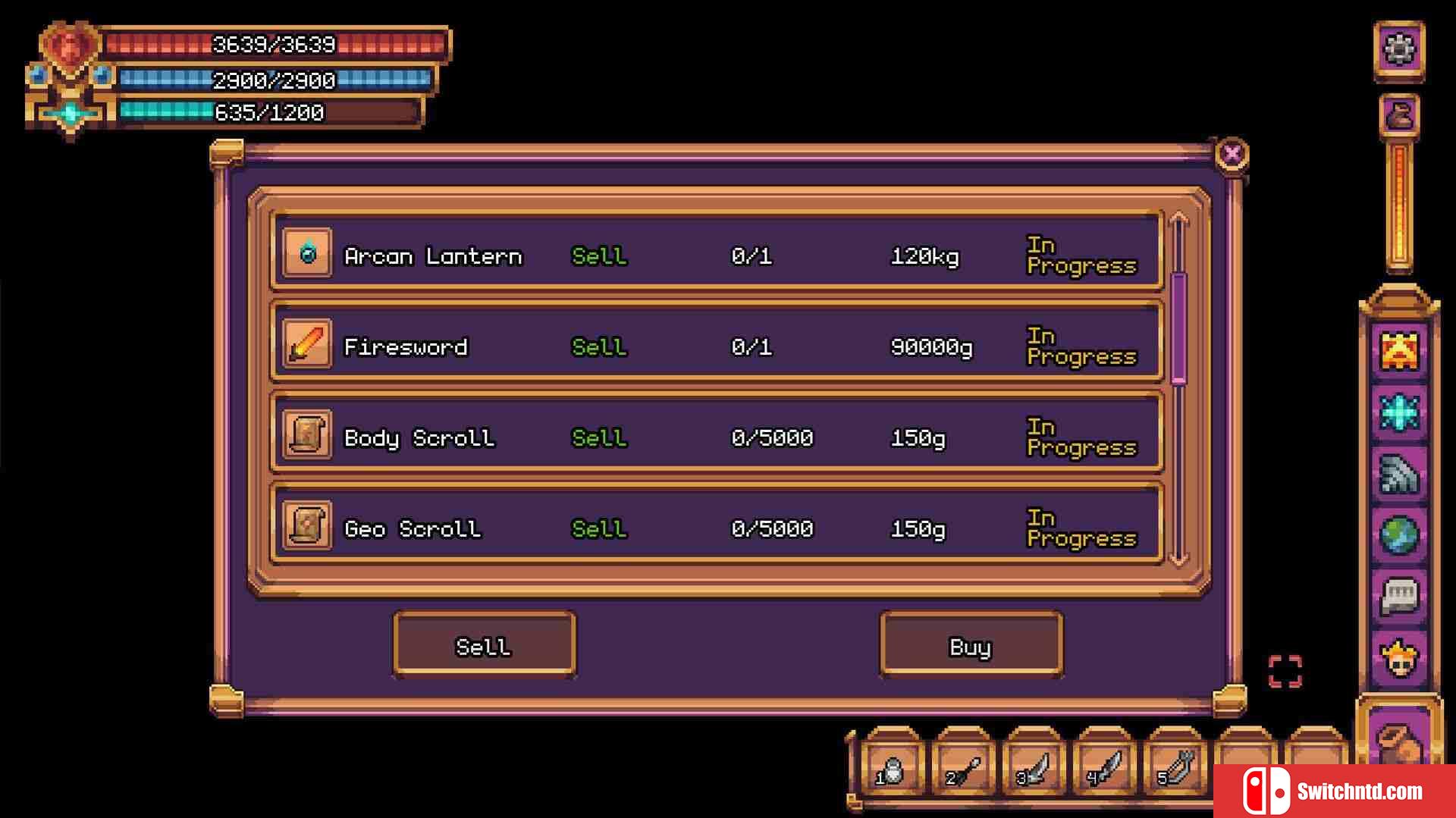Open the crowned character face icon
1456x818 pixels.
(1399, 659)
